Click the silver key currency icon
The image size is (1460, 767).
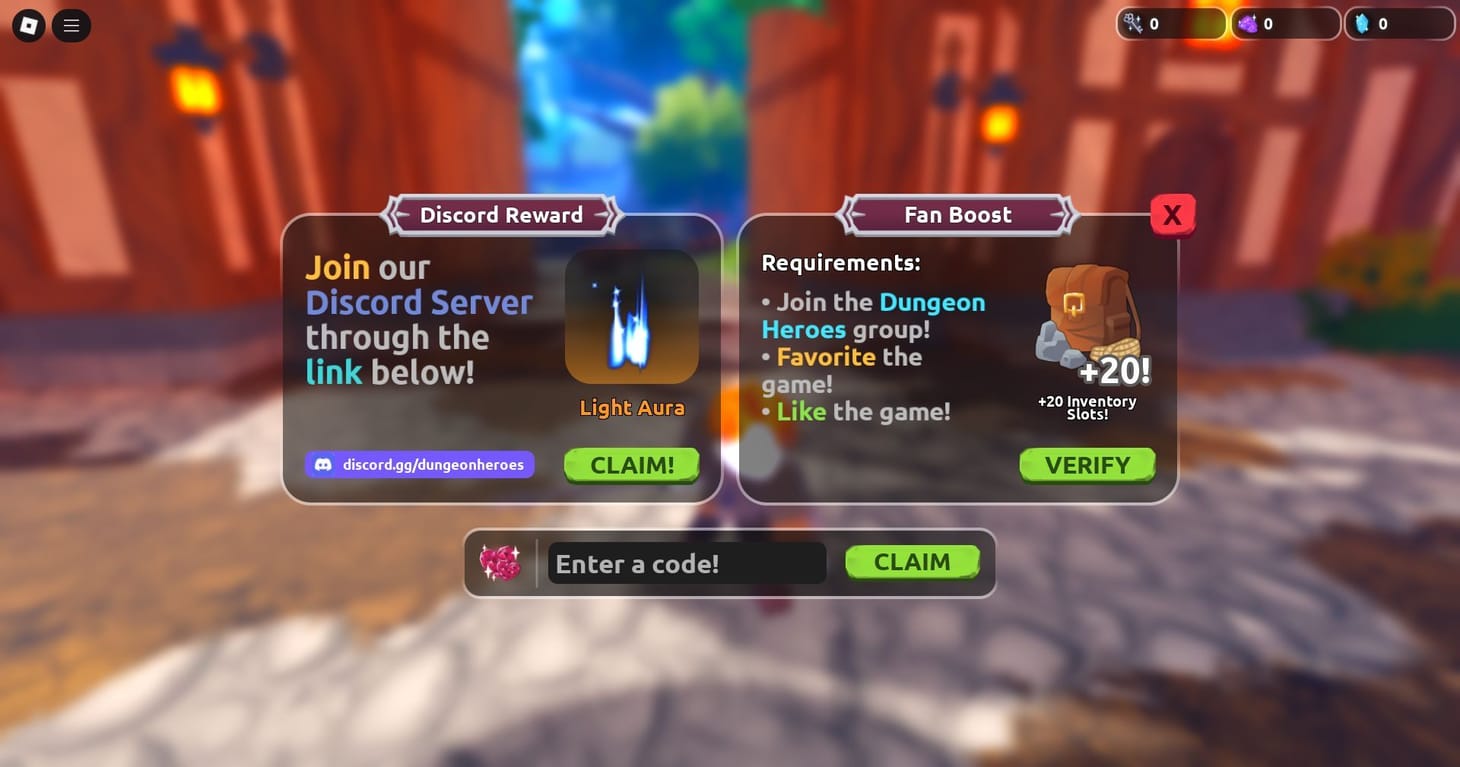point(1132,22)
